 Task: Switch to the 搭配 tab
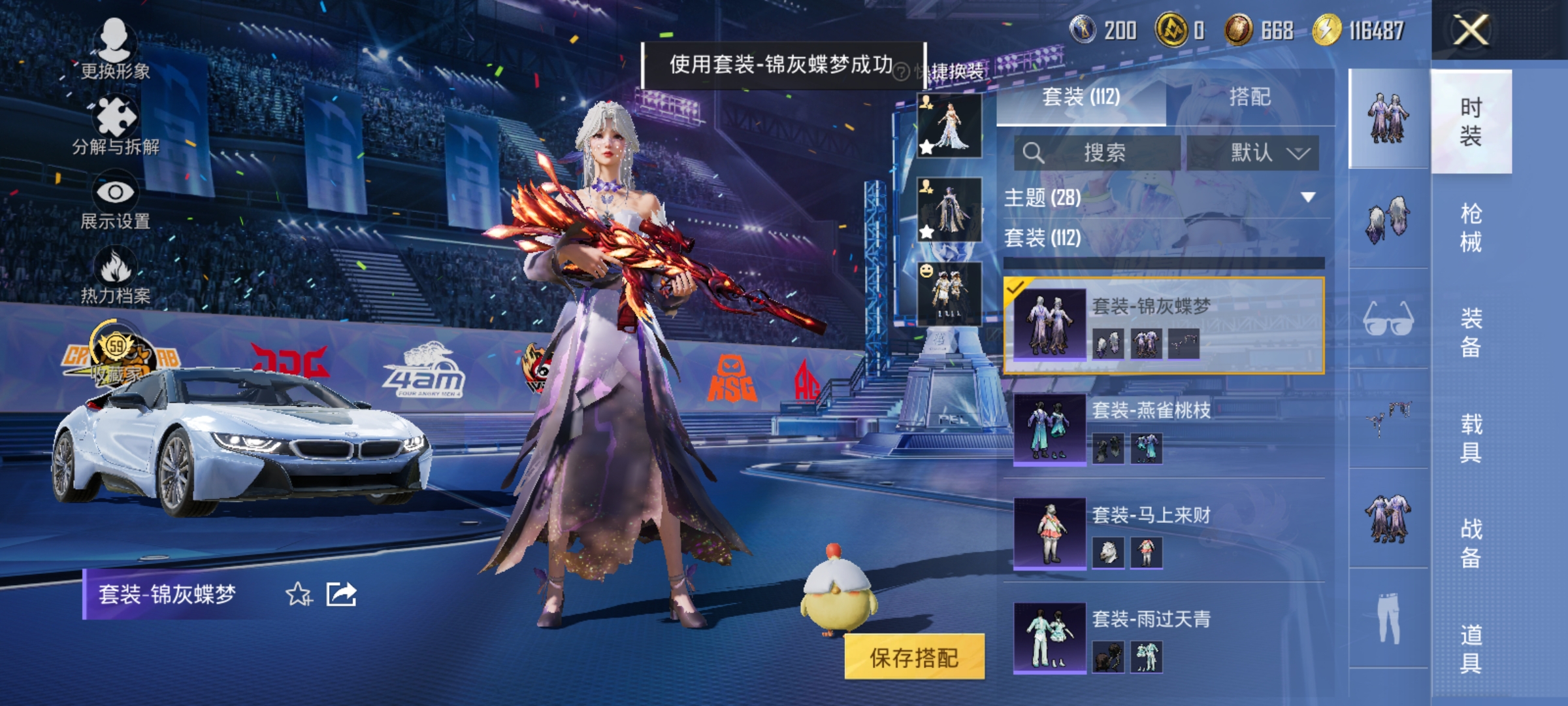click(x=1249, y=98)
